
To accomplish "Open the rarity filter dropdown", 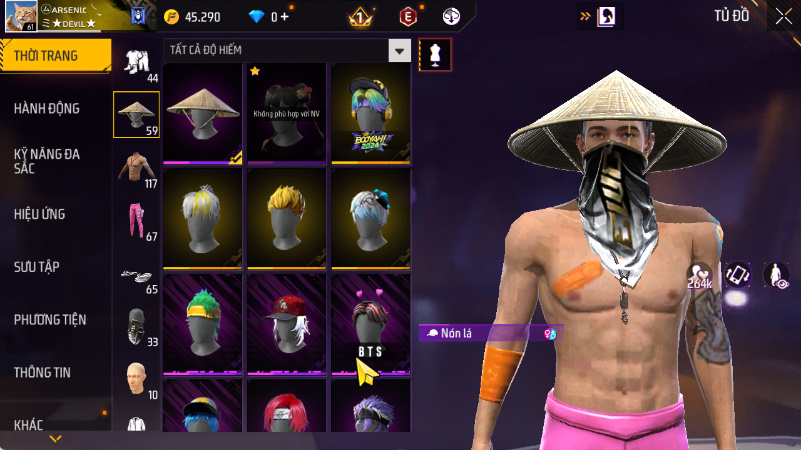I will coord(400,51).
